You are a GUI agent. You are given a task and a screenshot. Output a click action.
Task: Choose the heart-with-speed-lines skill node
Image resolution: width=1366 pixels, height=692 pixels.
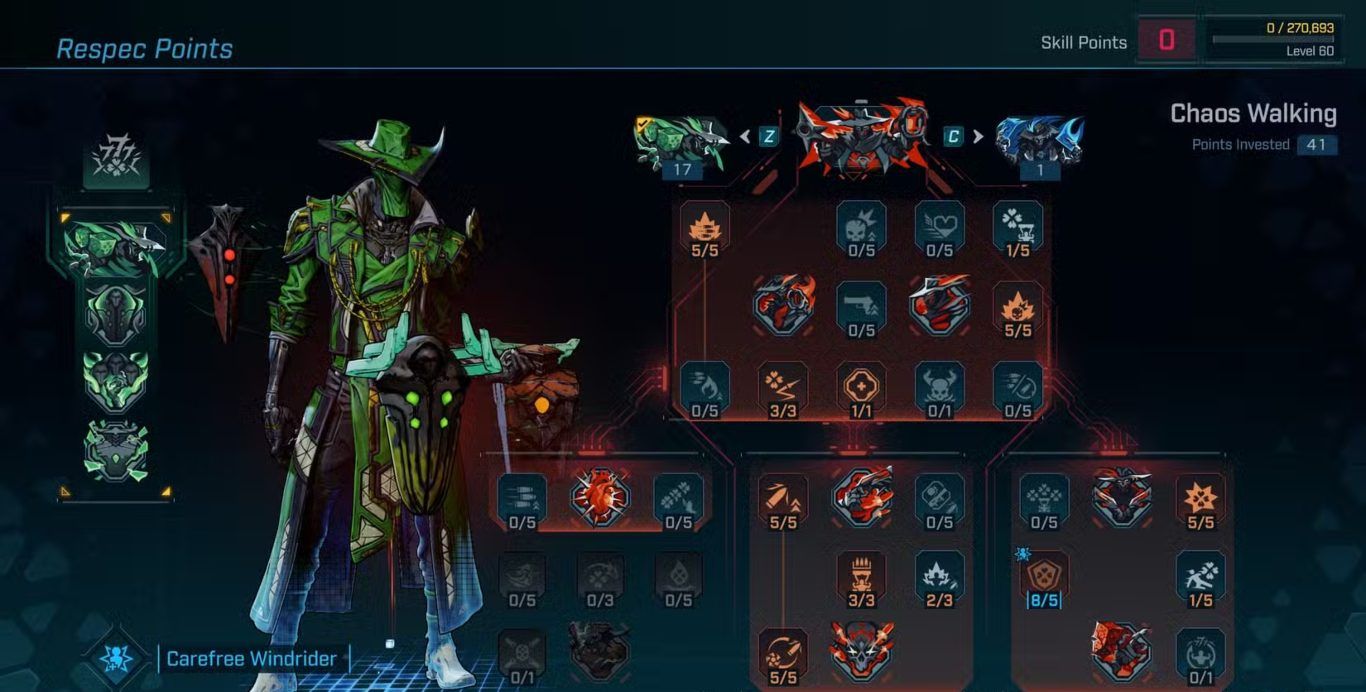click(940, 225)
